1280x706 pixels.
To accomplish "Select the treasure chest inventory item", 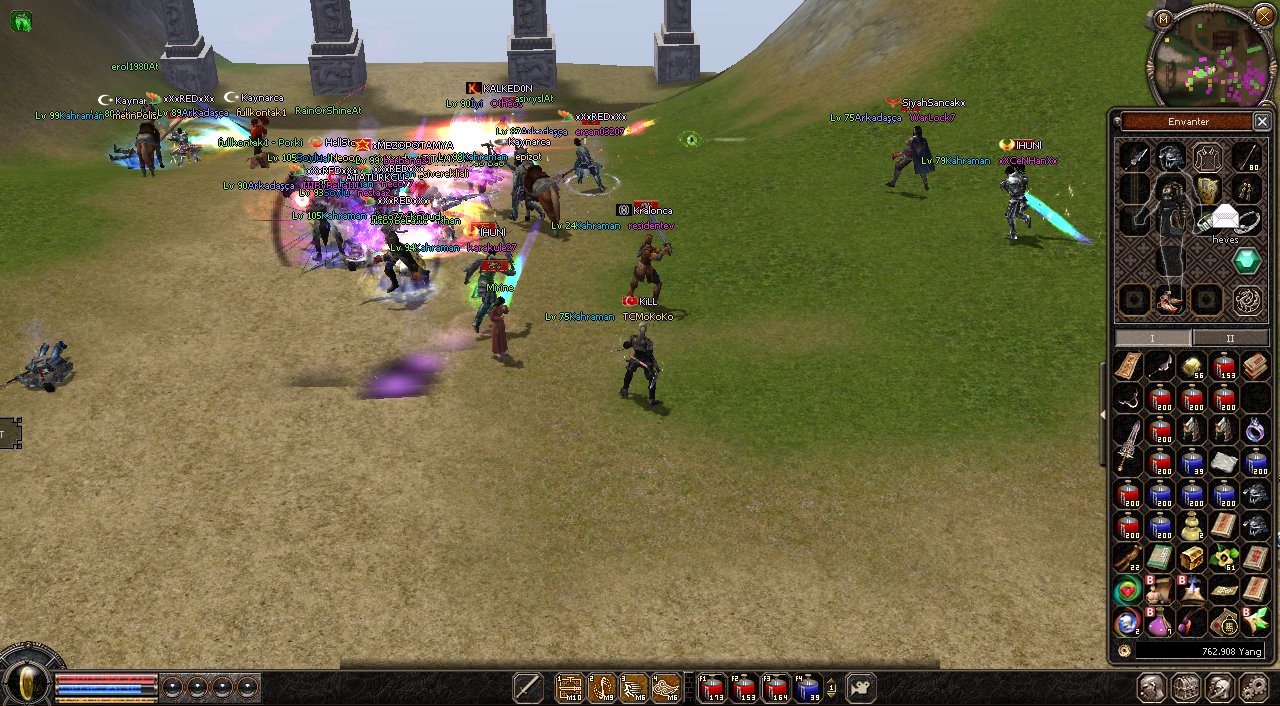I will tap(1192, 558).
